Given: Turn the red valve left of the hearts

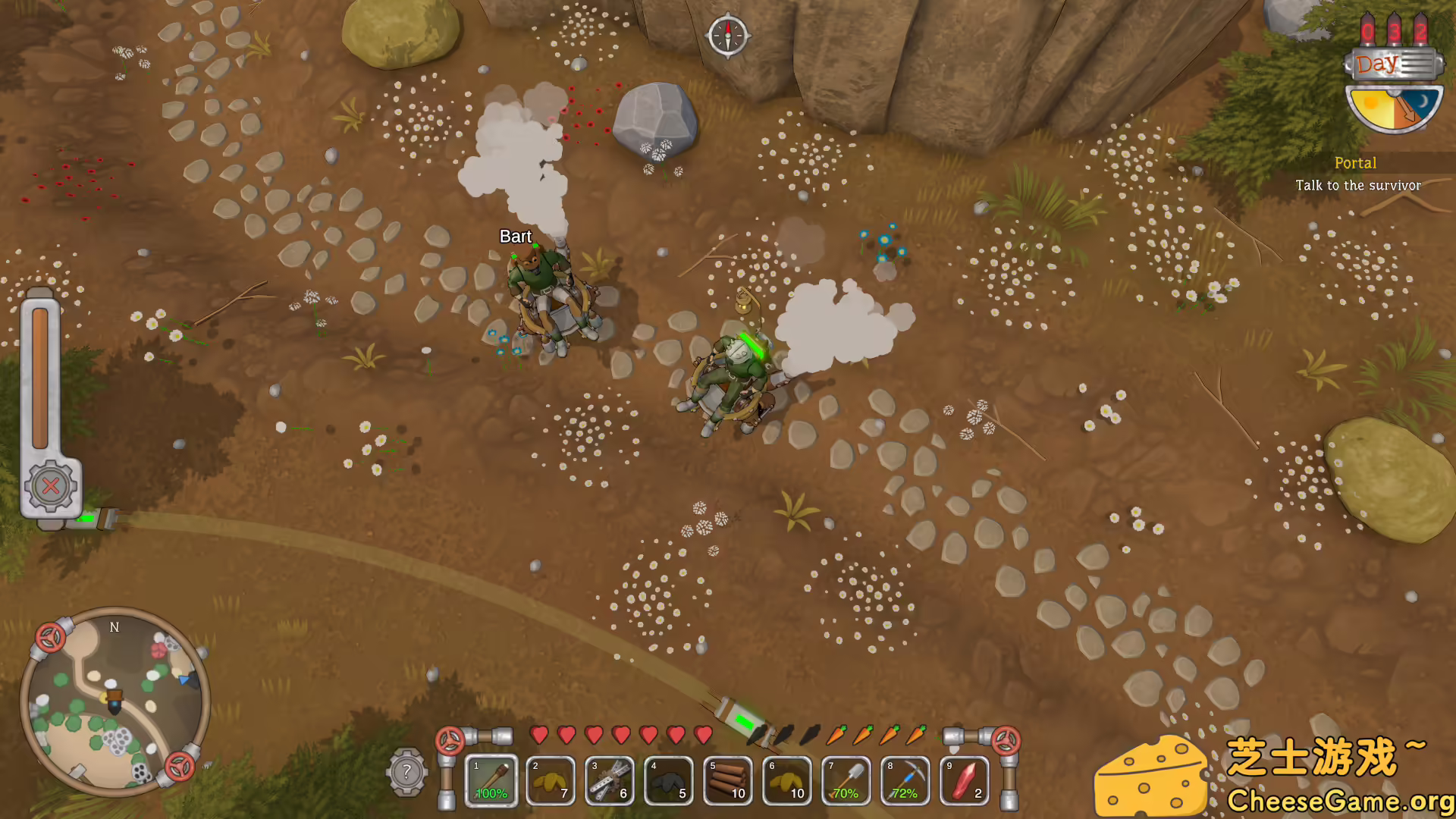Looking at the screenshot, I should (x=450, y=740).
